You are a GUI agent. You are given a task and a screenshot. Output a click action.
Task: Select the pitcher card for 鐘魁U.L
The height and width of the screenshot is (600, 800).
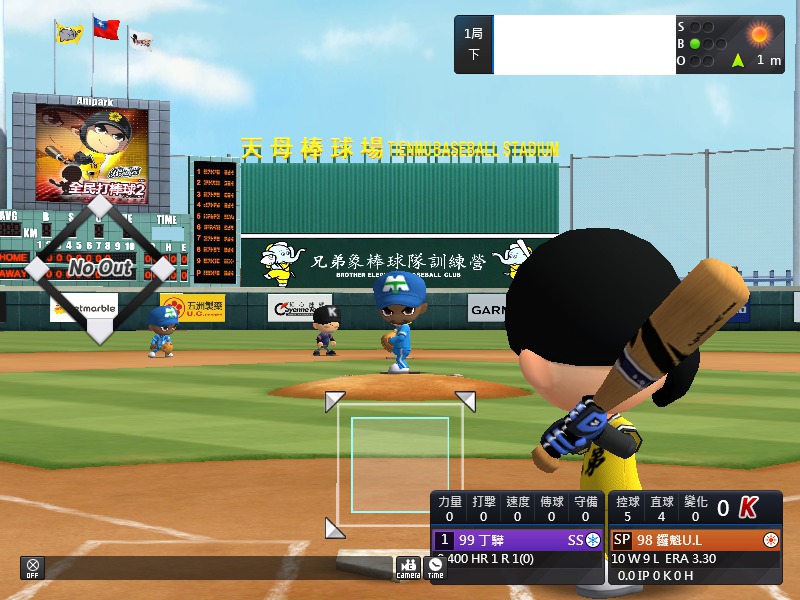click(x=694, y=540)
